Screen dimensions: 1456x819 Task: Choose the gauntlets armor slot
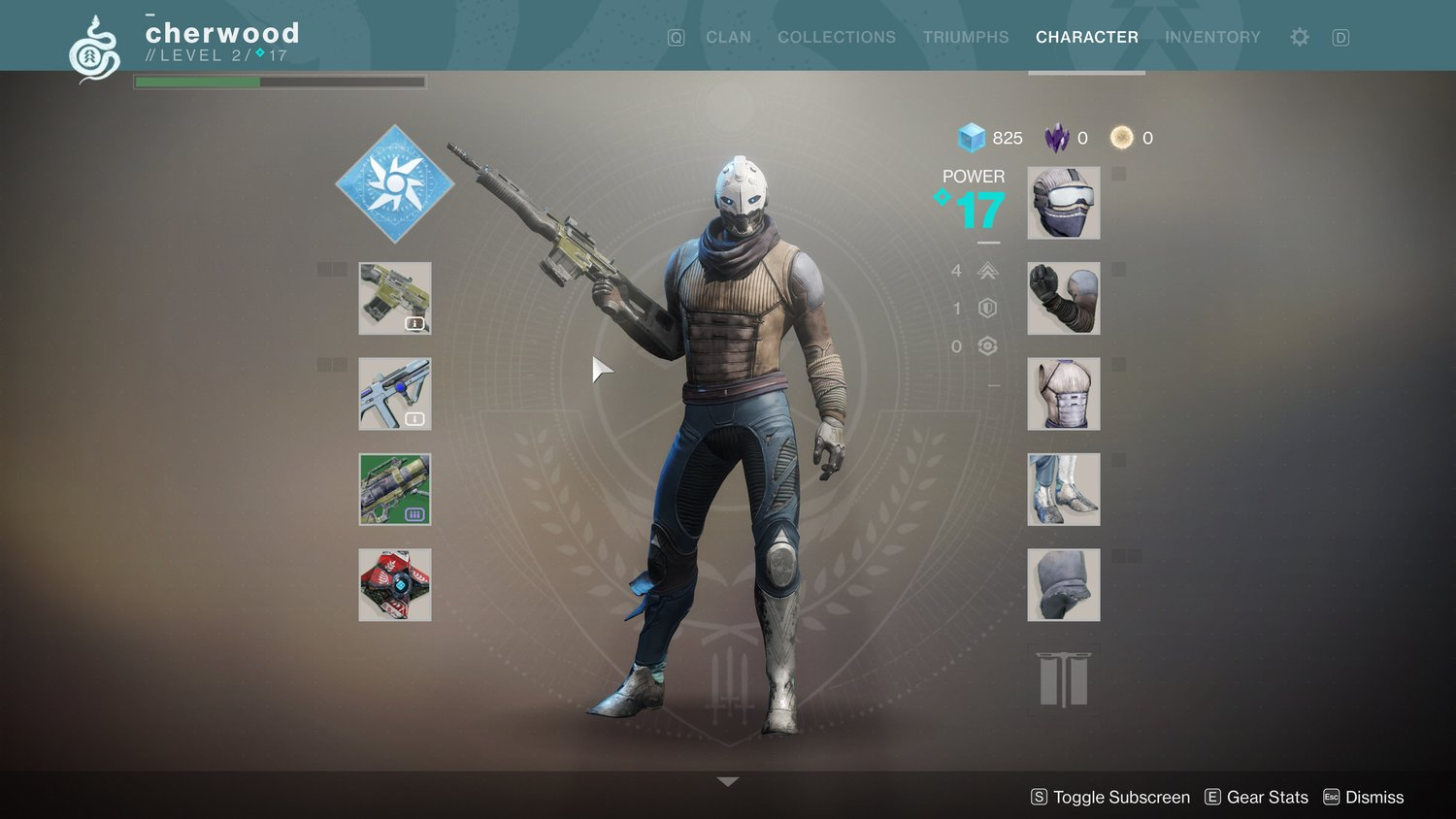(x=1063, y=298)
